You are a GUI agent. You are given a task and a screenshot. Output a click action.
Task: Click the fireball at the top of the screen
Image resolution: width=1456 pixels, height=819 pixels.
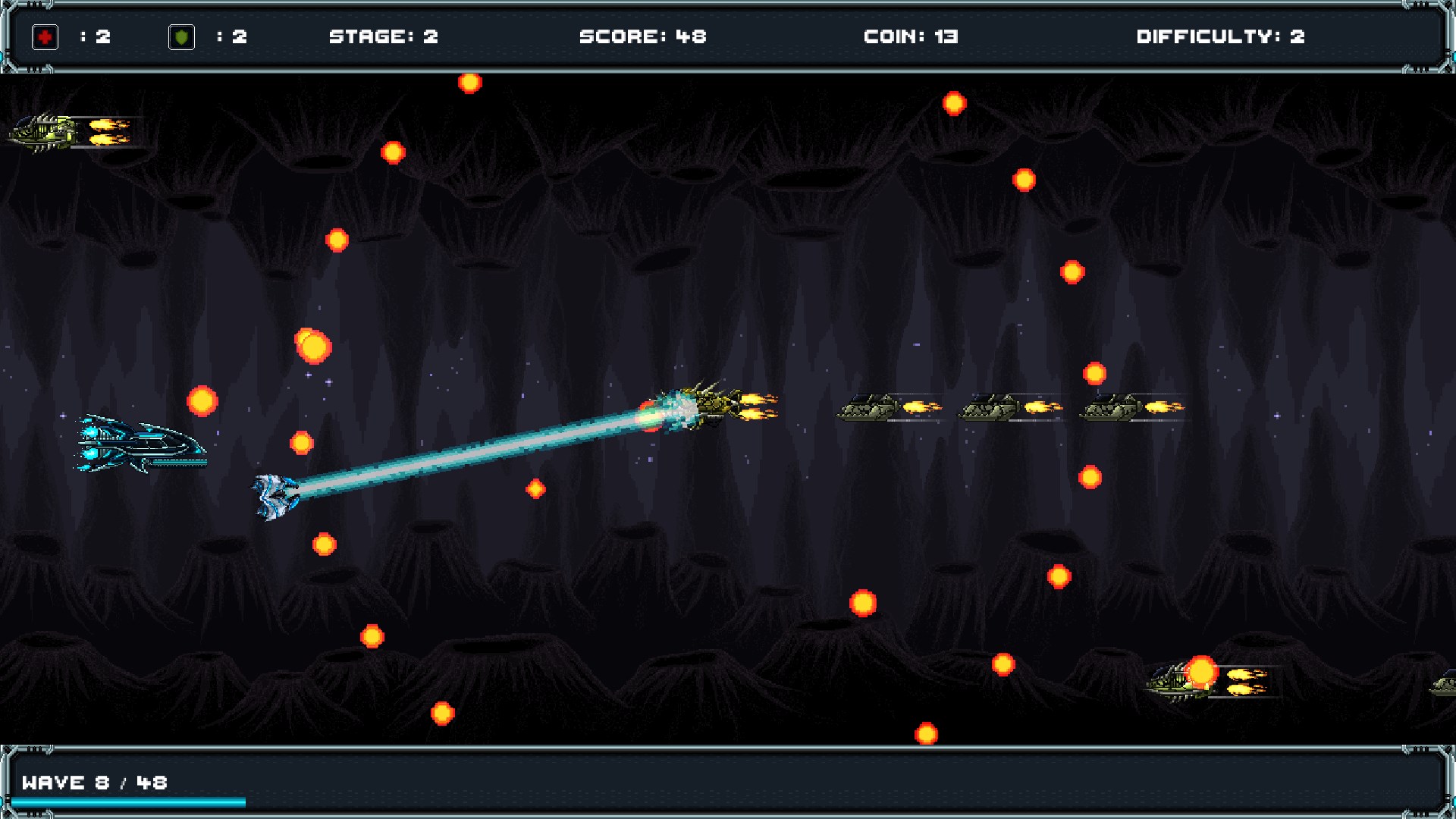470,85
